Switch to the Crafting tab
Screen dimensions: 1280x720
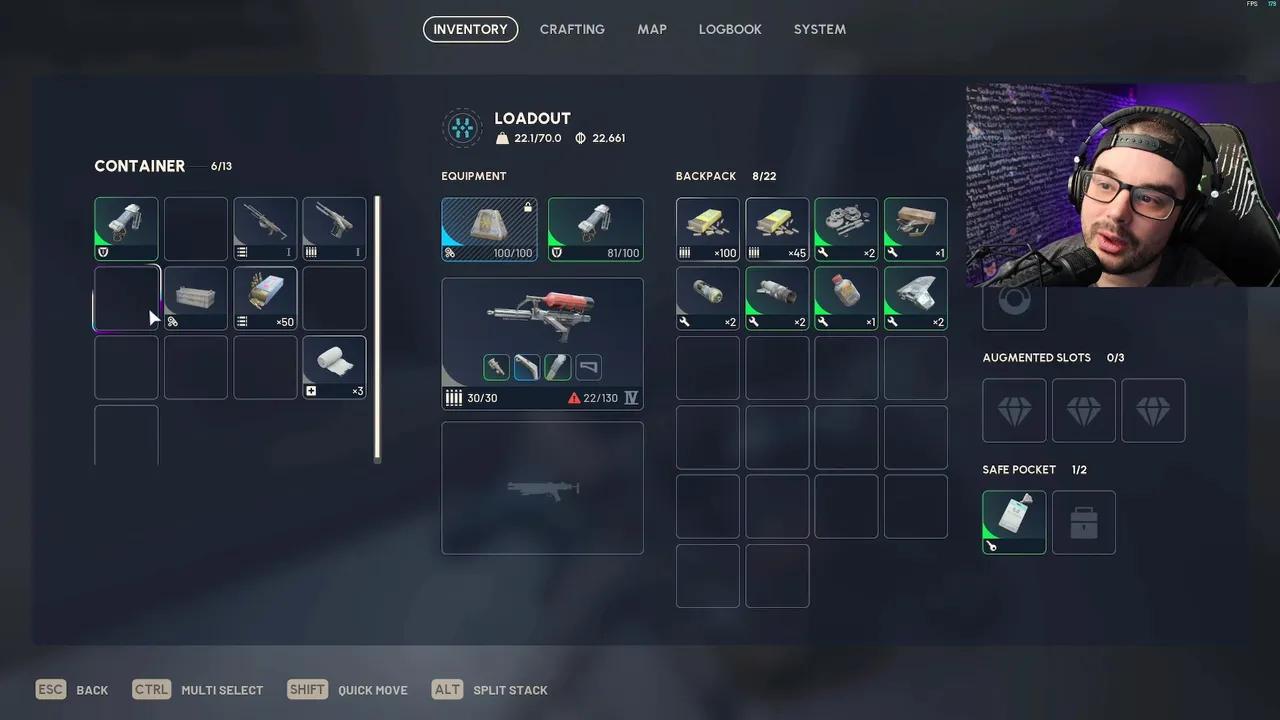572,29
